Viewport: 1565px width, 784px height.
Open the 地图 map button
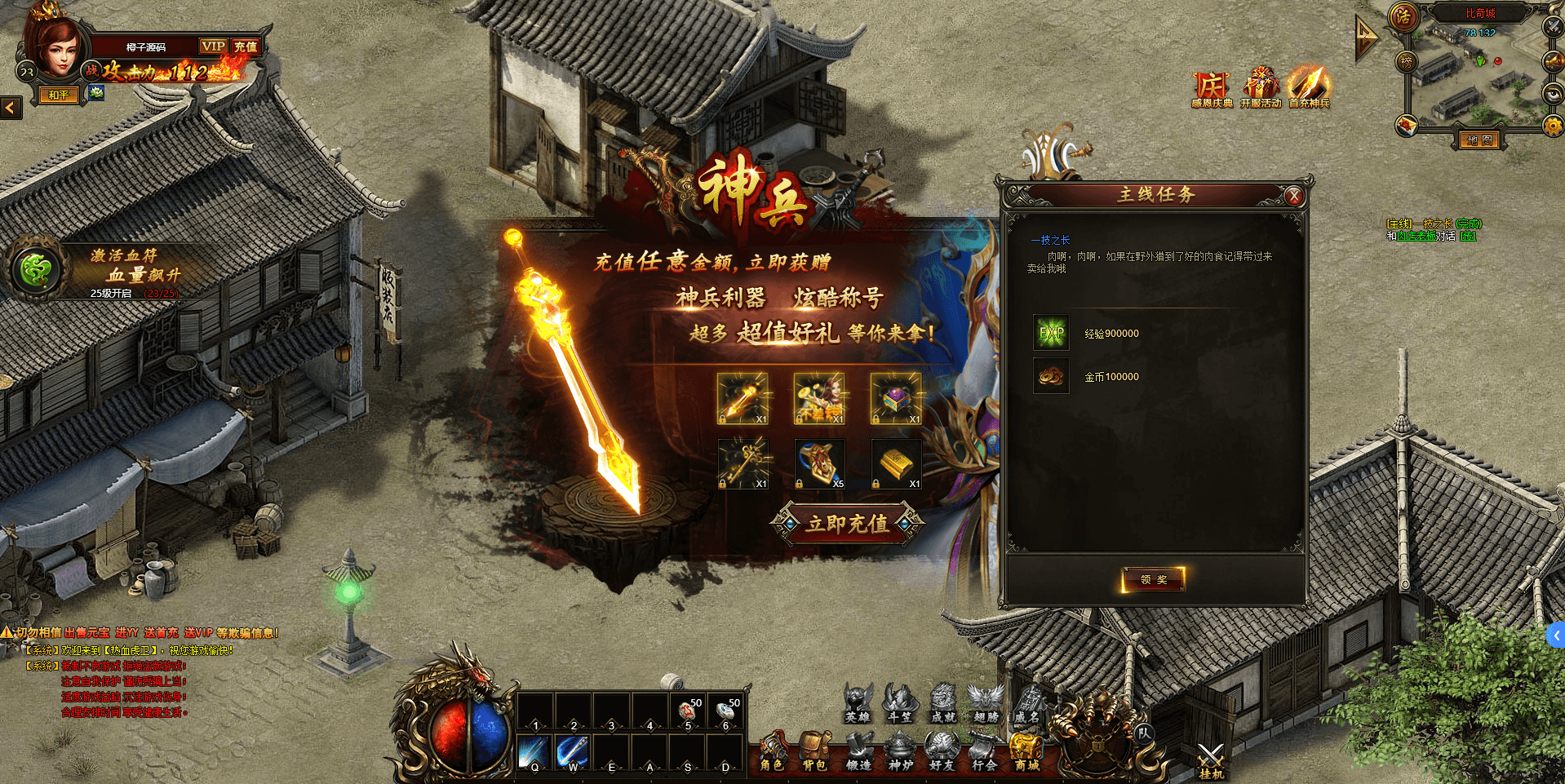(1479, 140)
